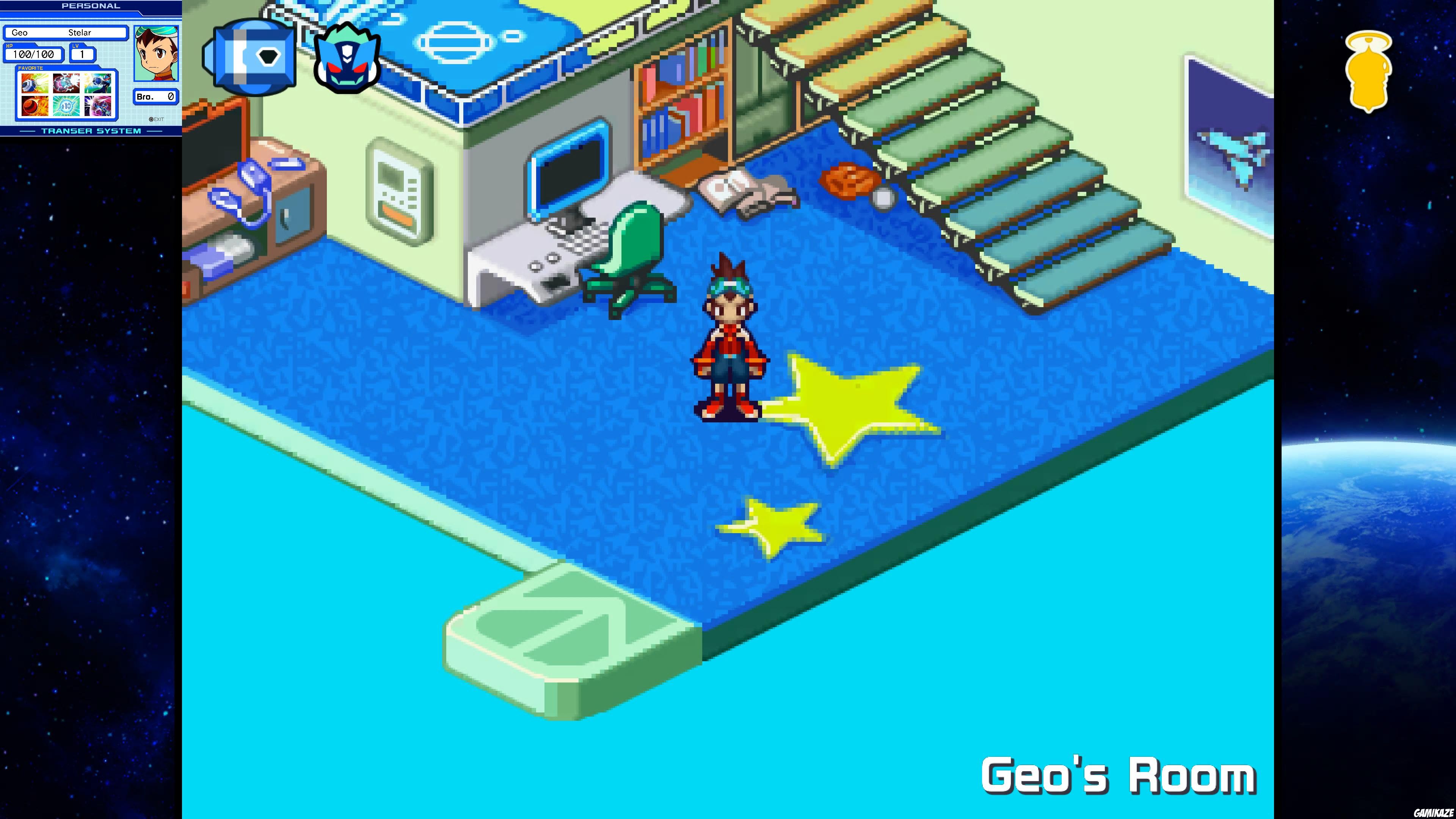Select the PERSONAL header bar
1456x819 pixels.
[x=91, y=6]
